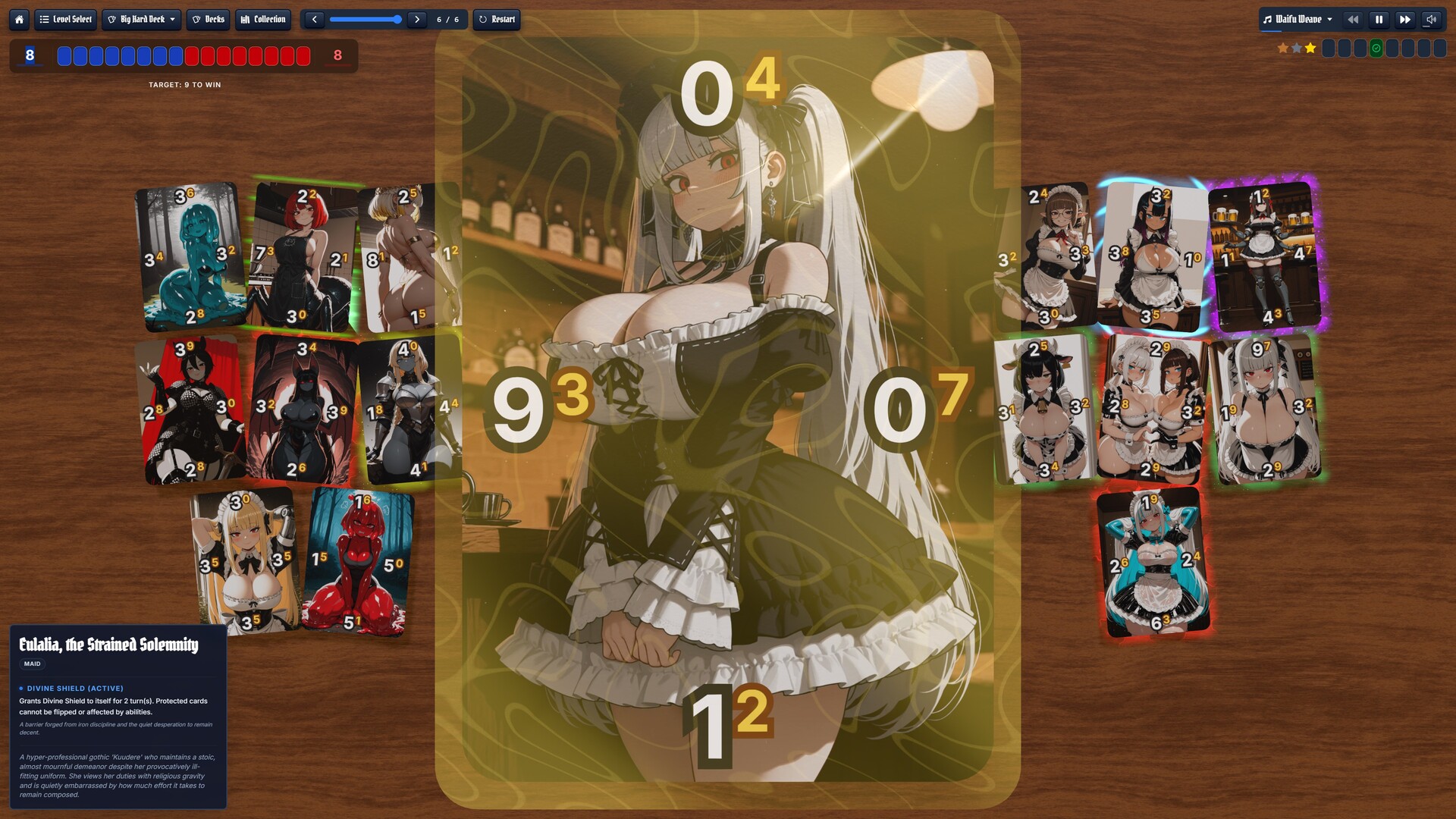Viewport: 1456px width, 819px height.
Task: Select the purple-glowing beer maid card
Action: coord(1265,256)
